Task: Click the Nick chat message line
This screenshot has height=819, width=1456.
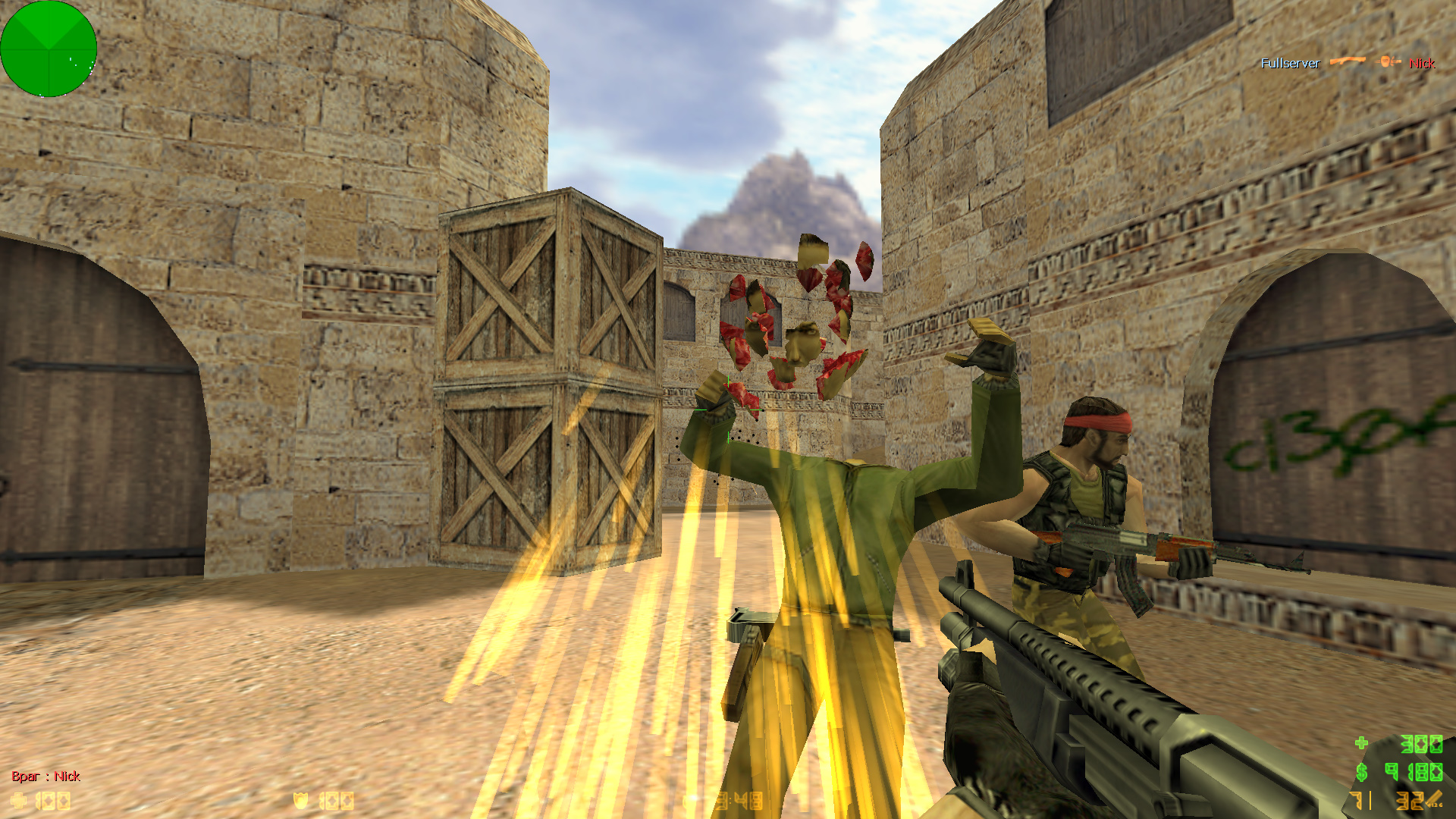Action: click(x=46, y=776)
